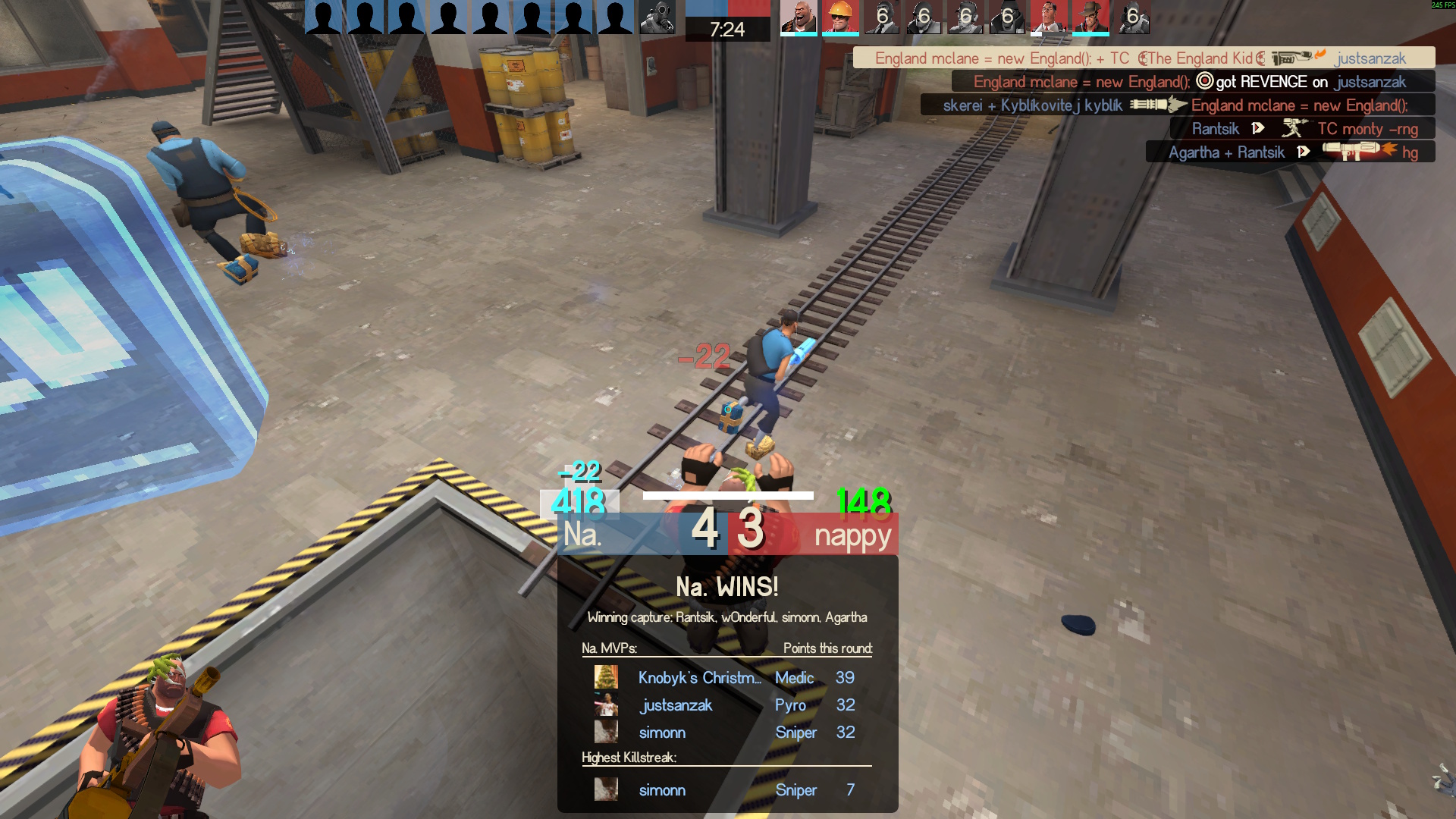
Task: Select the skerei + Kyblikovitej kyblik kill entry
Action: click(1177, 105)
